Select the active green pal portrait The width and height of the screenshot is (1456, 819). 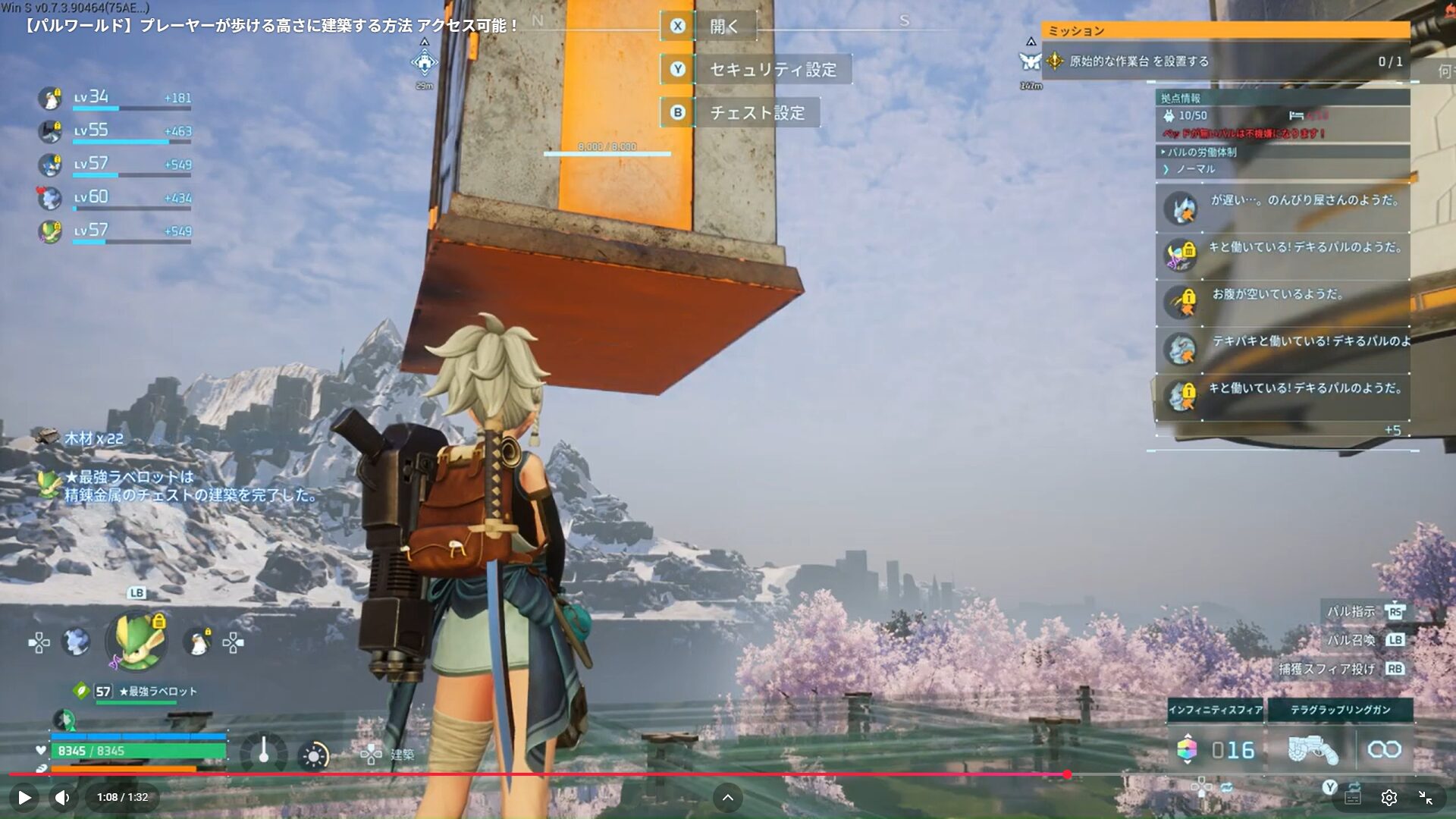(137, 642)
